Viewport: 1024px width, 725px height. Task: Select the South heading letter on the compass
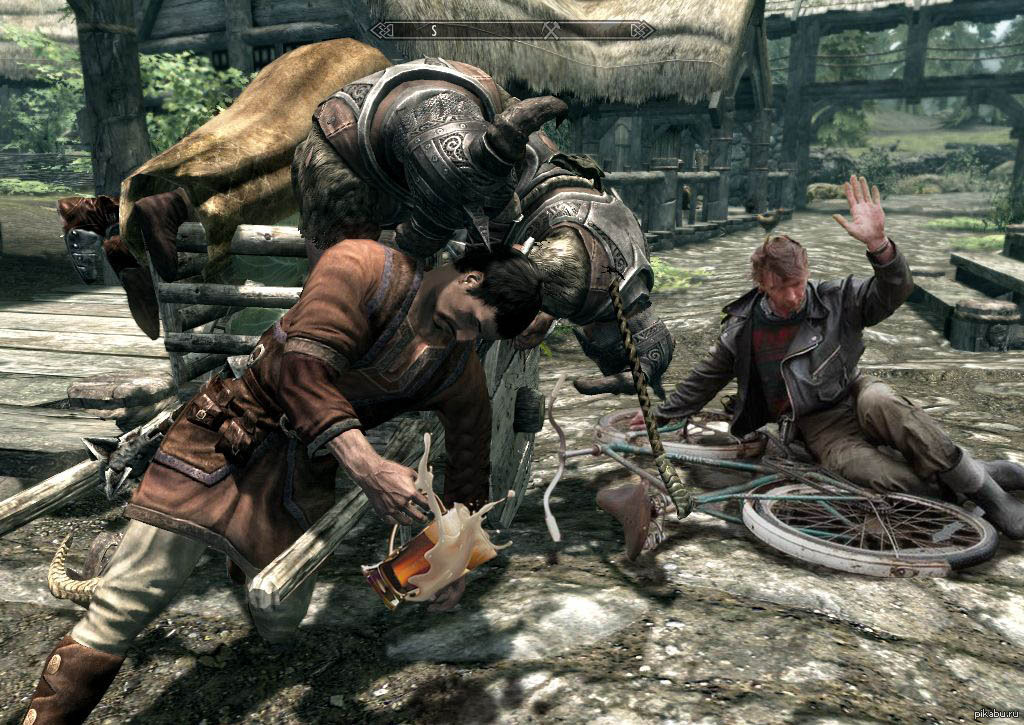pyautogui.click(x=434, y=30)
